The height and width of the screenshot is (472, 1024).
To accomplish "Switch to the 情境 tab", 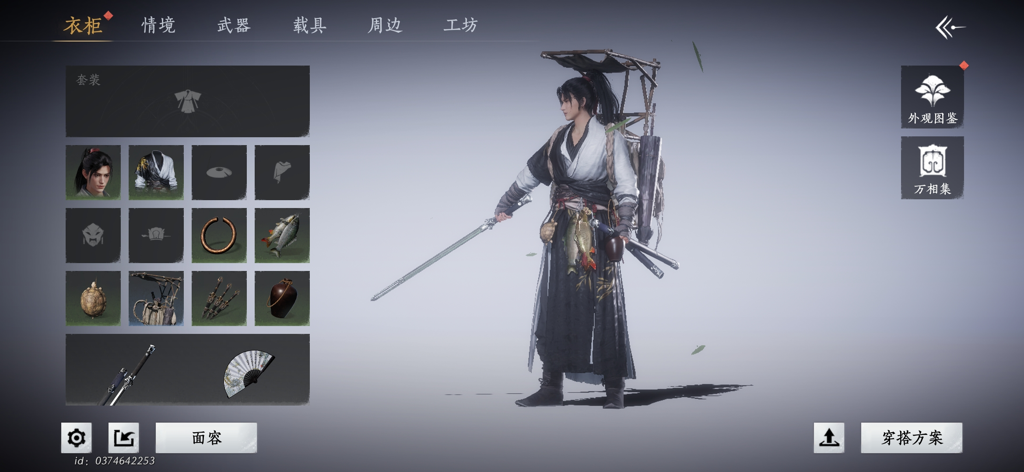I will pos(158,26).
